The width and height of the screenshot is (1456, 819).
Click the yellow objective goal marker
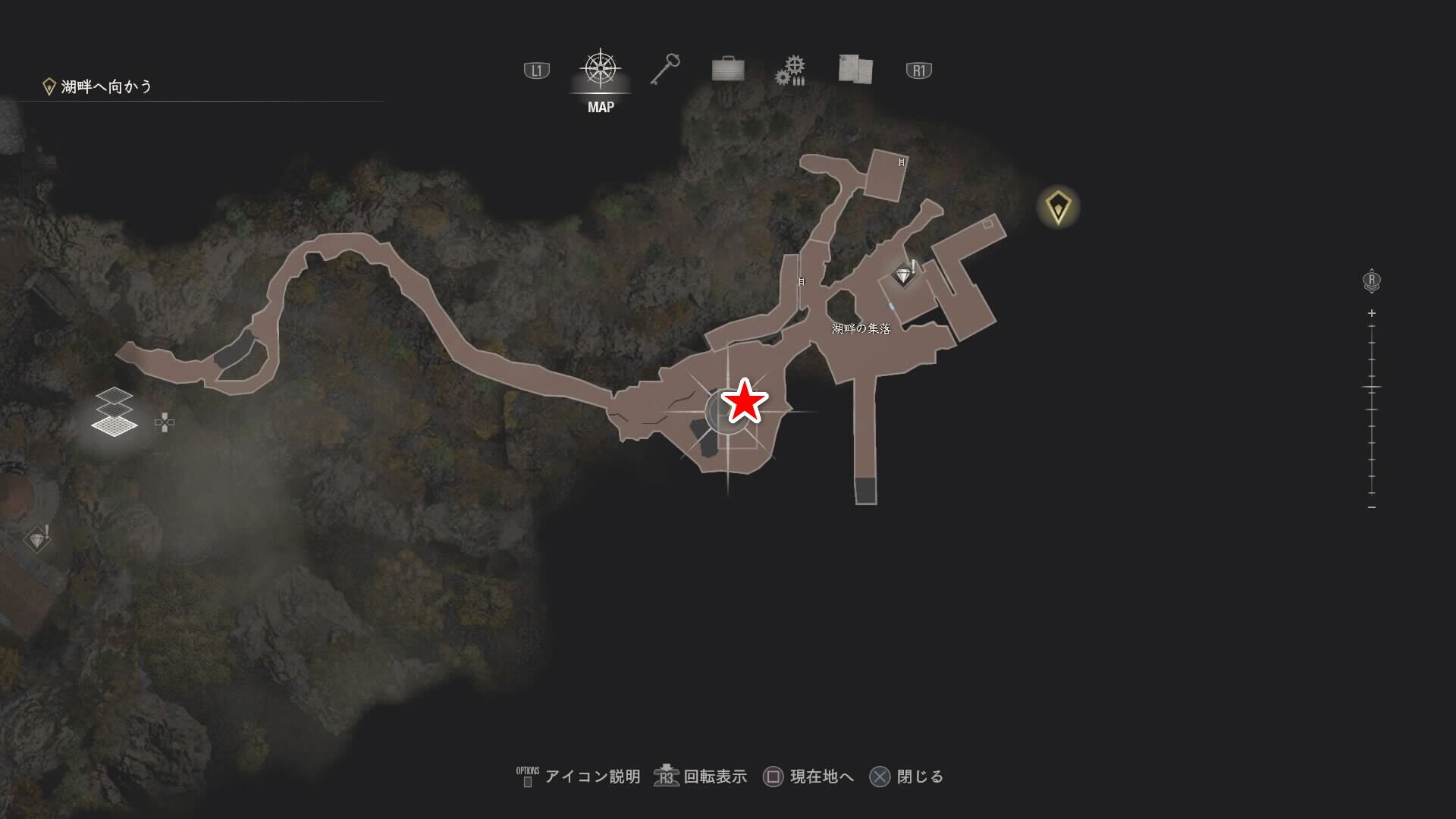click(x=1059, y=205)
